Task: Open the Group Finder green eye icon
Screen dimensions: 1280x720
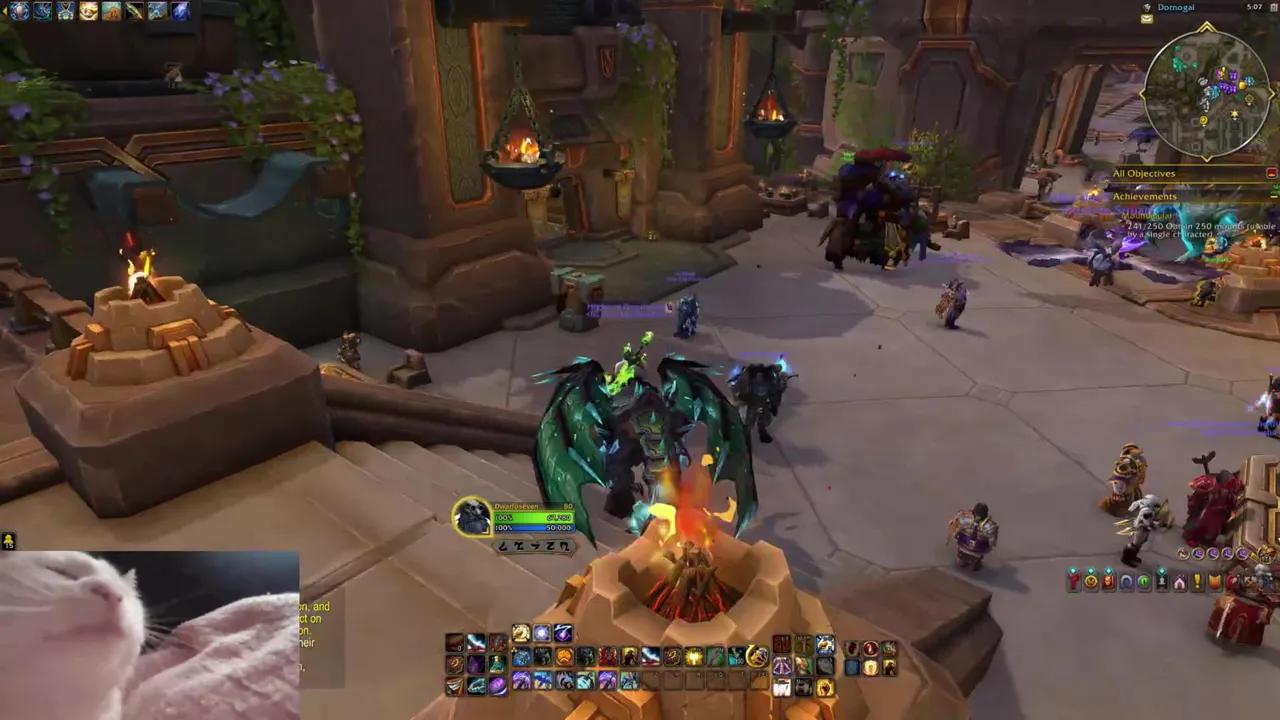Action: (1146, 581)
